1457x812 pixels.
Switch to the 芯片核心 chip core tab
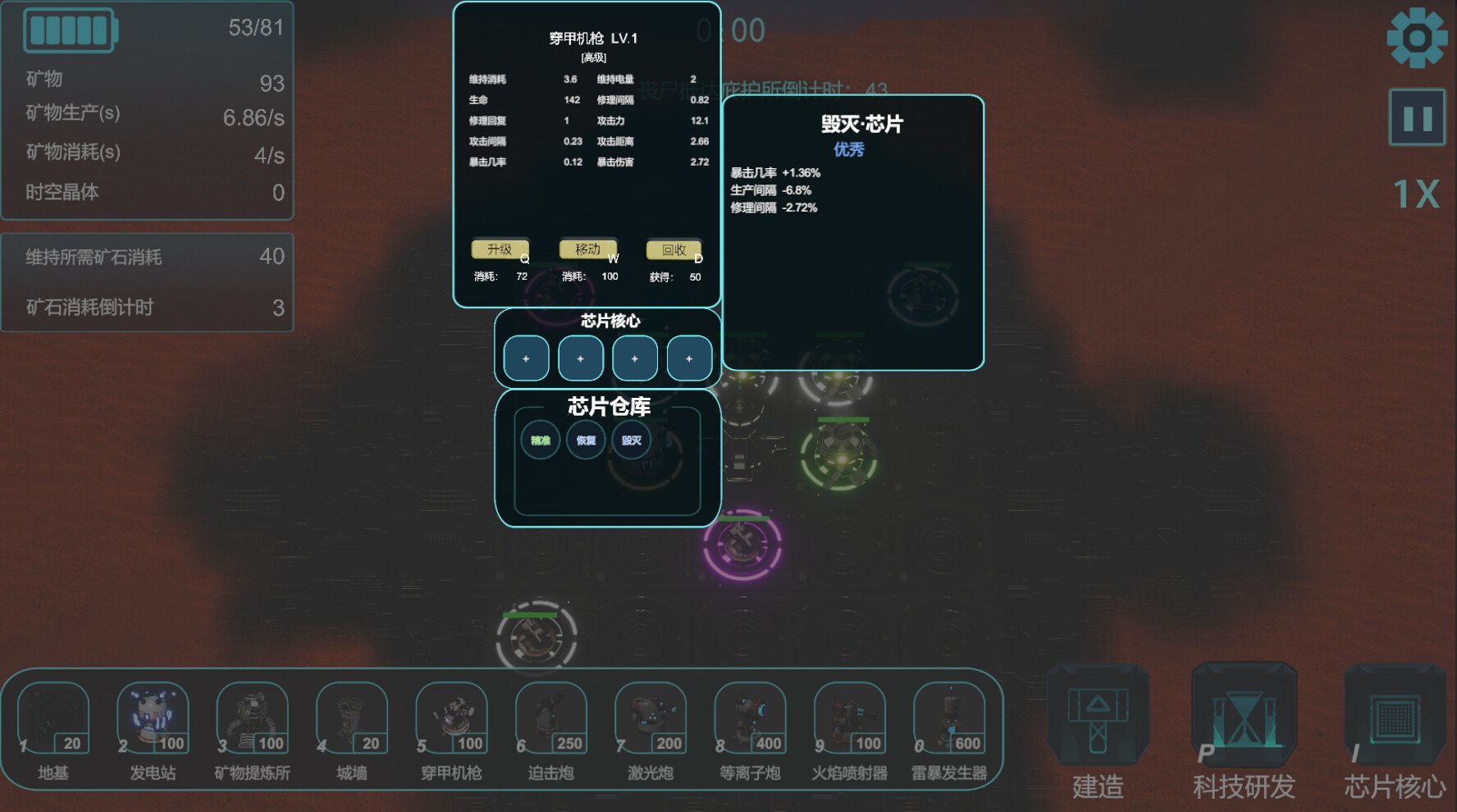point(1394,730)
